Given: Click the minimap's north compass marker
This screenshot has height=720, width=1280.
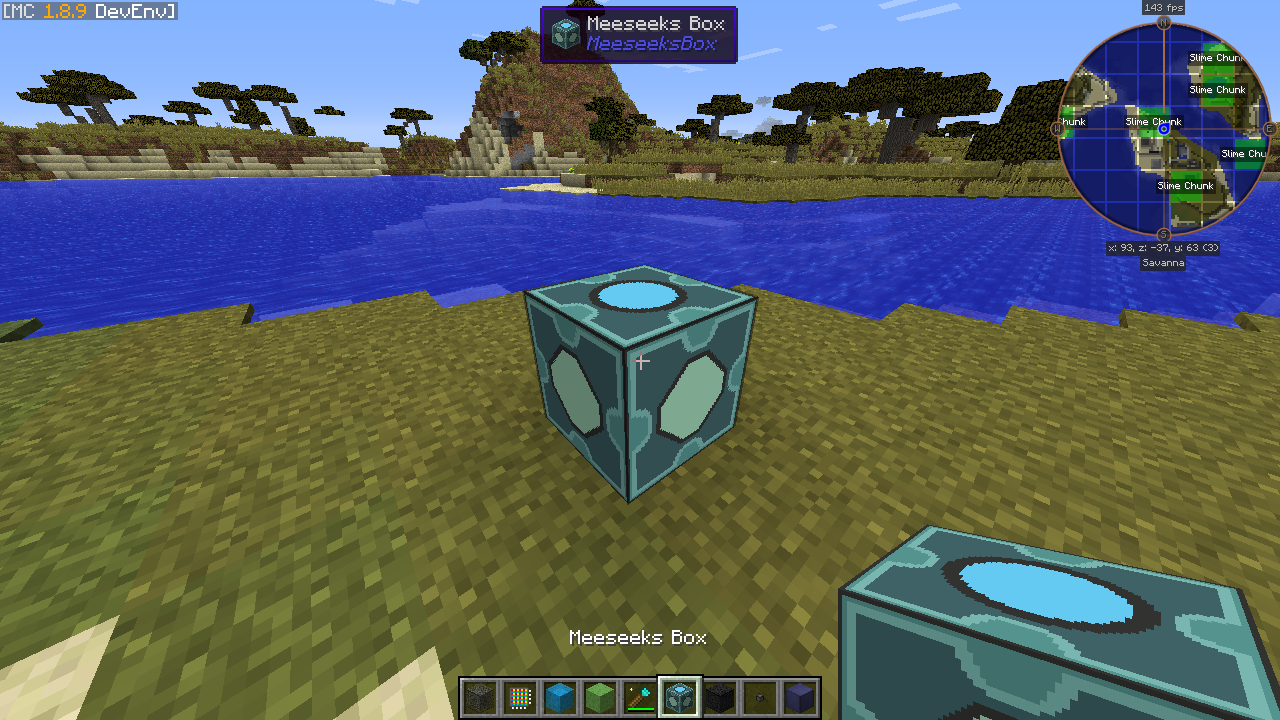Looking at the screenshot, I should (x=1164, y=22).
